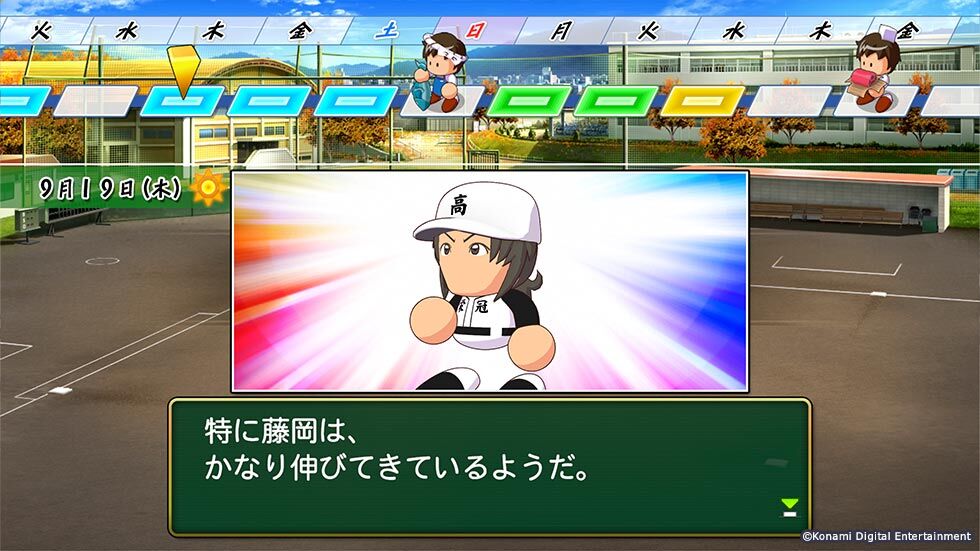980x551 pixels.
Task: Advance the dialogue with the green arrow
Action: 790,507
